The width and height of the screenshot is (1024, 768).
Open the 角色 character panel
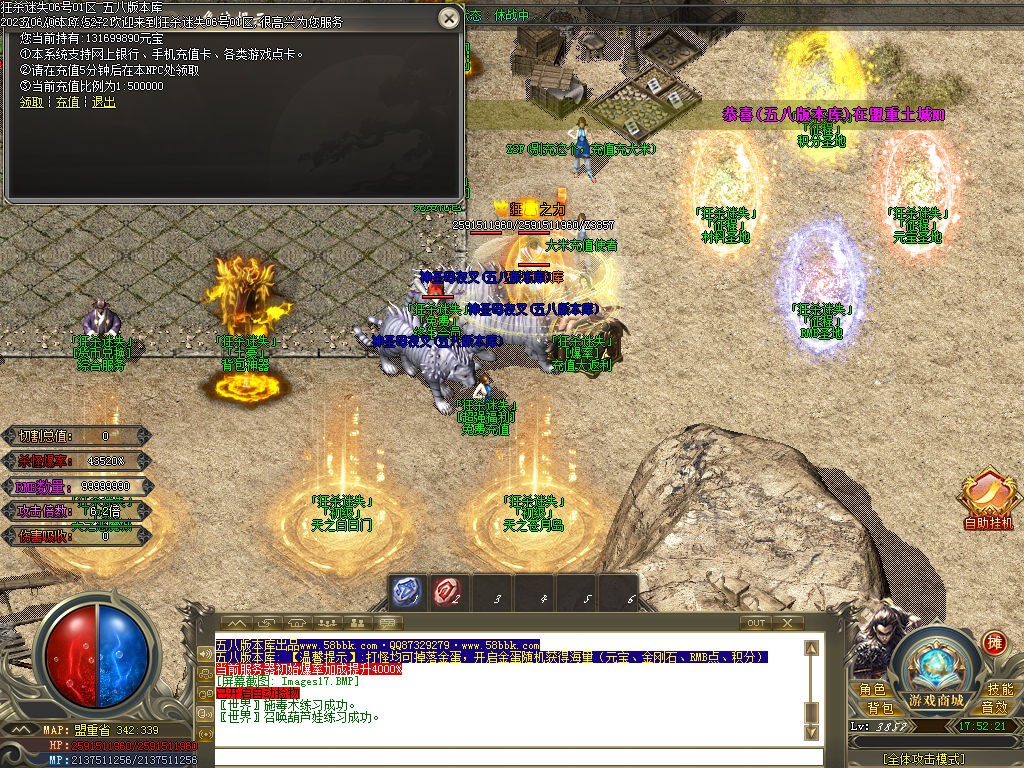[x=872, y=690]
